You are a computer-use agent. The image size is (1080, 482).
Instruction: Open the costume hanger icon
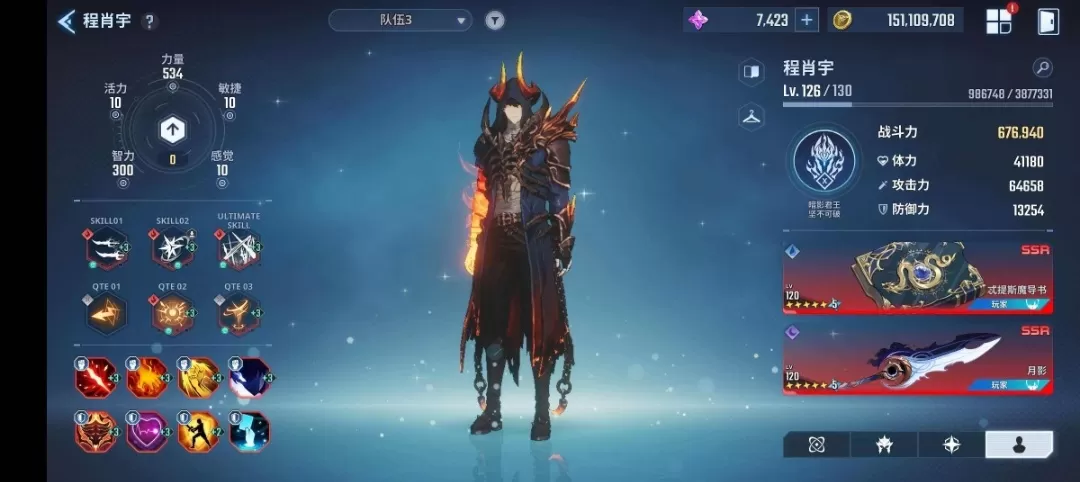(x=751, y=116)
